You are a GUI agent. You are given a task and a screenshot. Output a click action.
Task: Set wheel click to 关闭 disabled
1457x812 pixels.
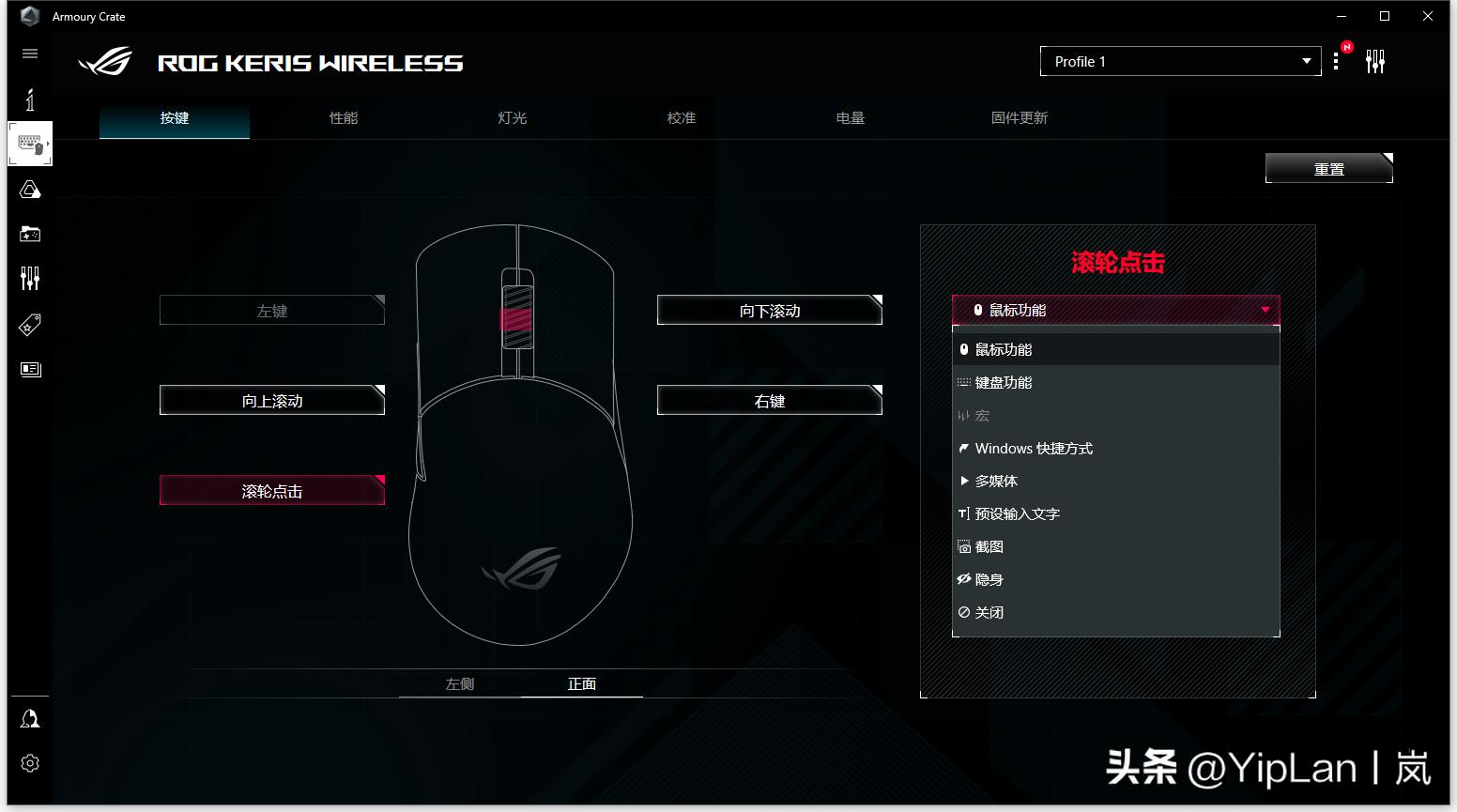pyautogui.click(x=989, y=613)
